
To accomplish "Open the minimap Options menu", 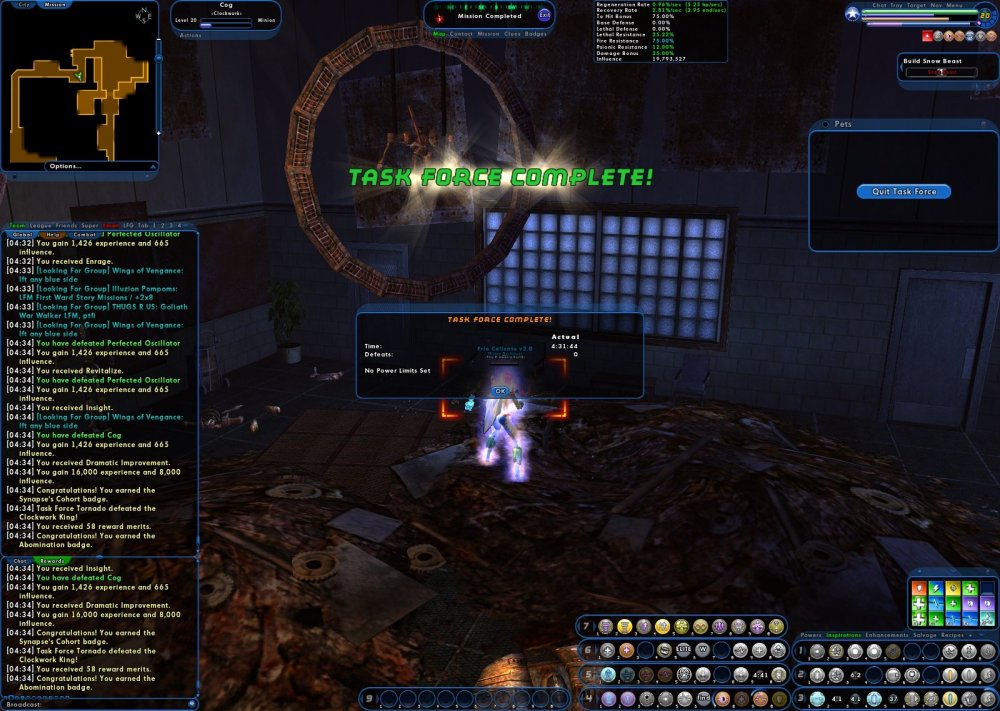I will click(65, 166).
